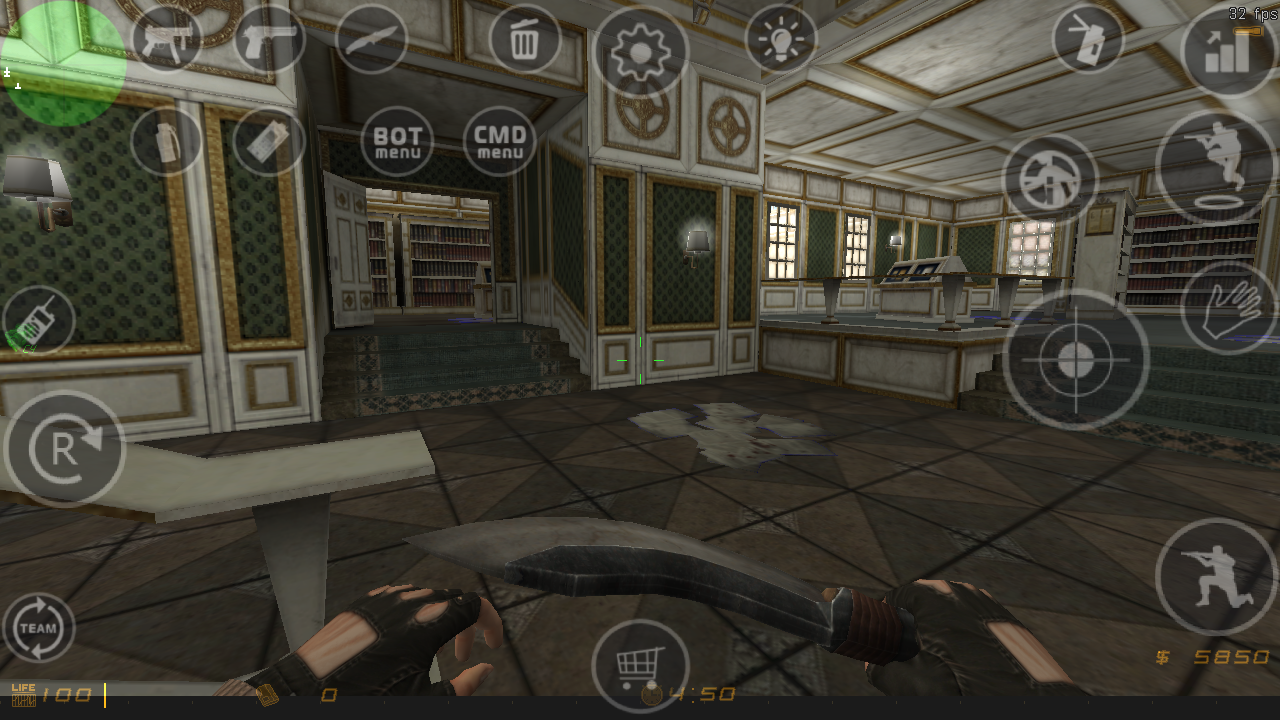Select the primary SMG weapon
This screenshot has height=720, width=1280.
(165, 38)
